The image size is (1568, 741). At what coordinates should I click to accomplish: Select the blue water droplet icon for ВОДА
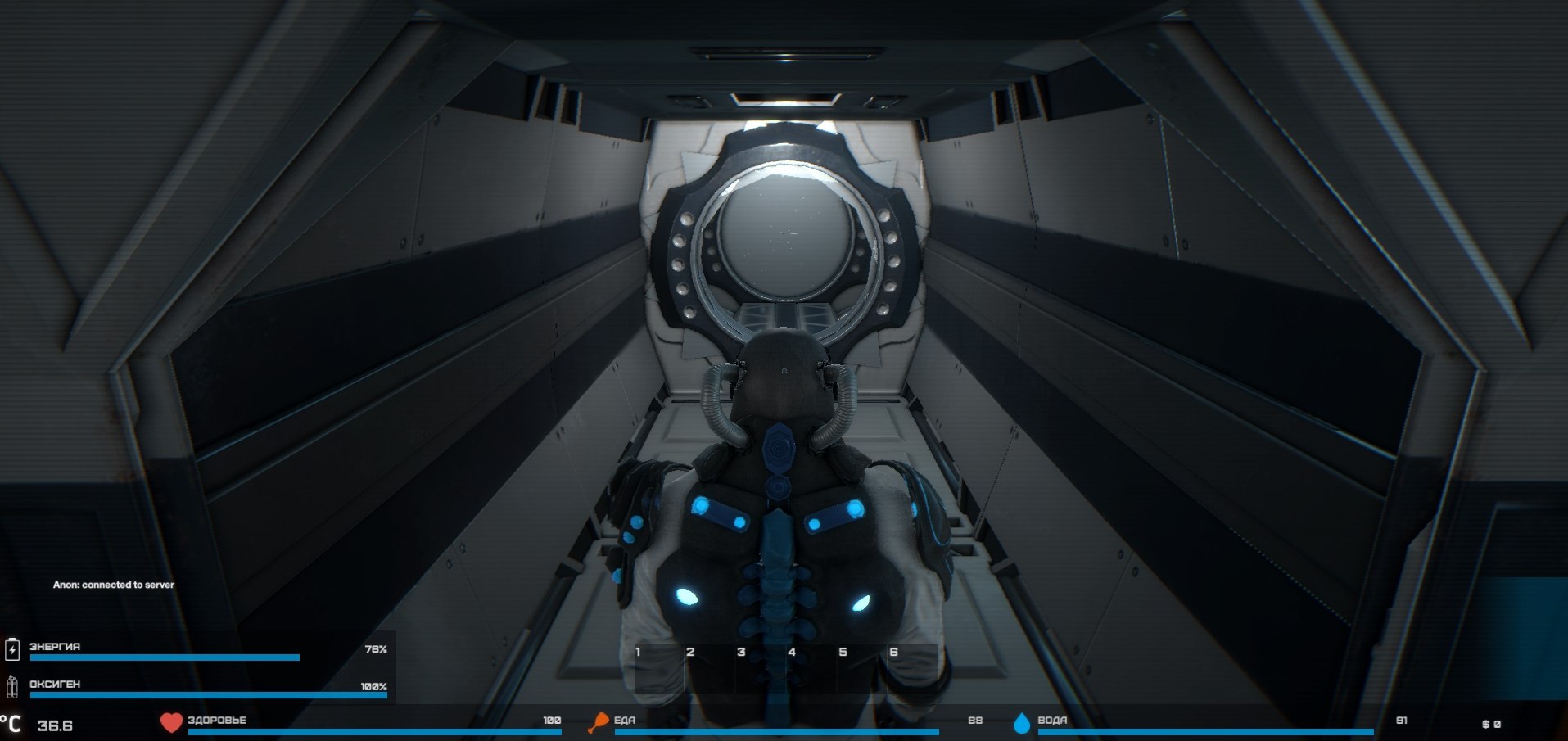(x=1021, y=721)
